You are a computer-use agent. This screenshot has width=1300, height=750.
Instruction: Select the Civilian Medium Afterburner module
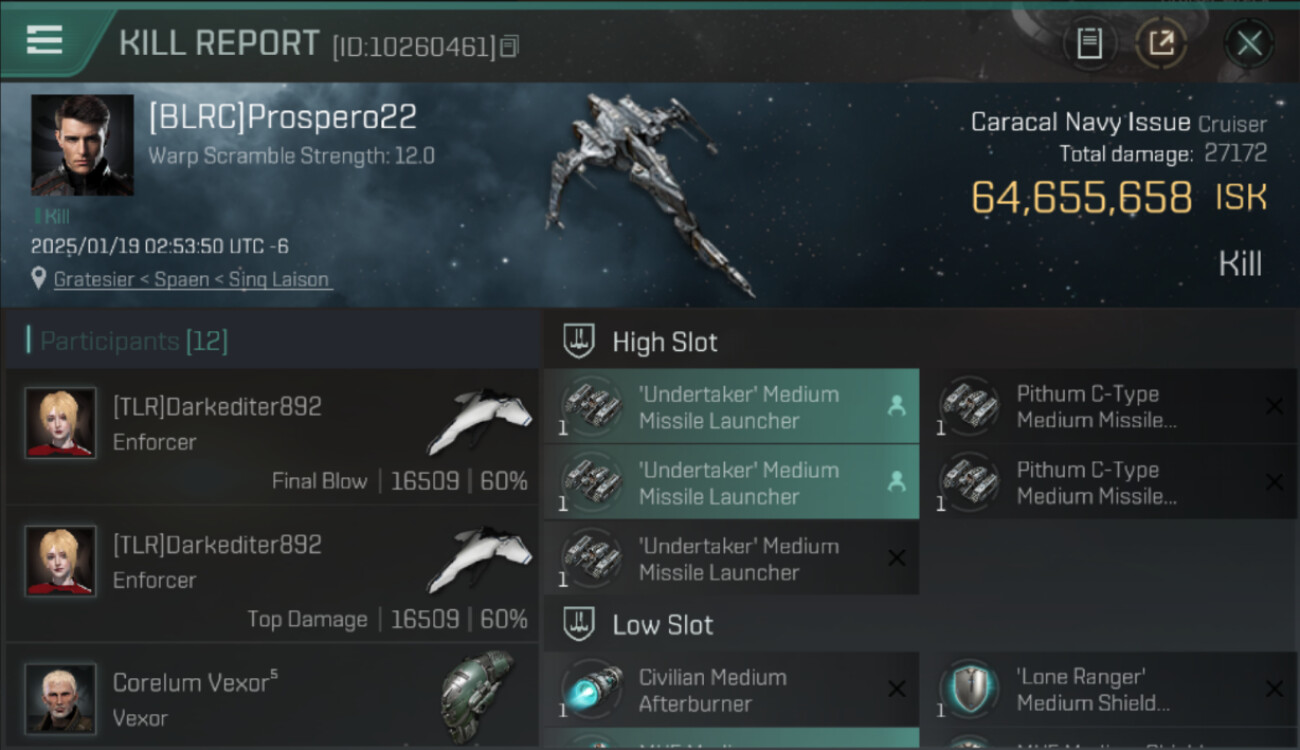coord(731,690)
